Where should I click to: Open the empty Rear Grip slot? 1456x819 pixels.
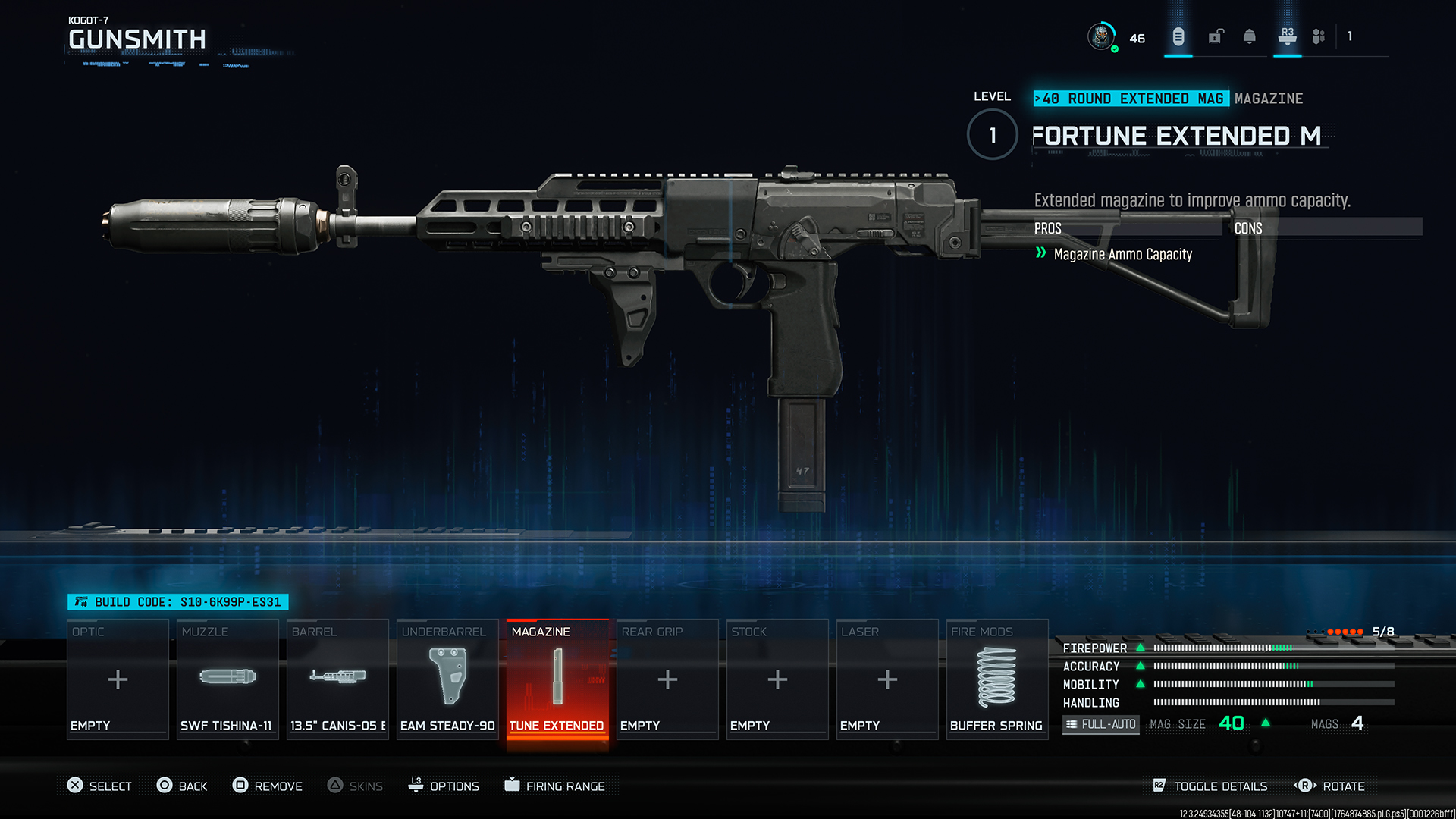coord(667,679)
